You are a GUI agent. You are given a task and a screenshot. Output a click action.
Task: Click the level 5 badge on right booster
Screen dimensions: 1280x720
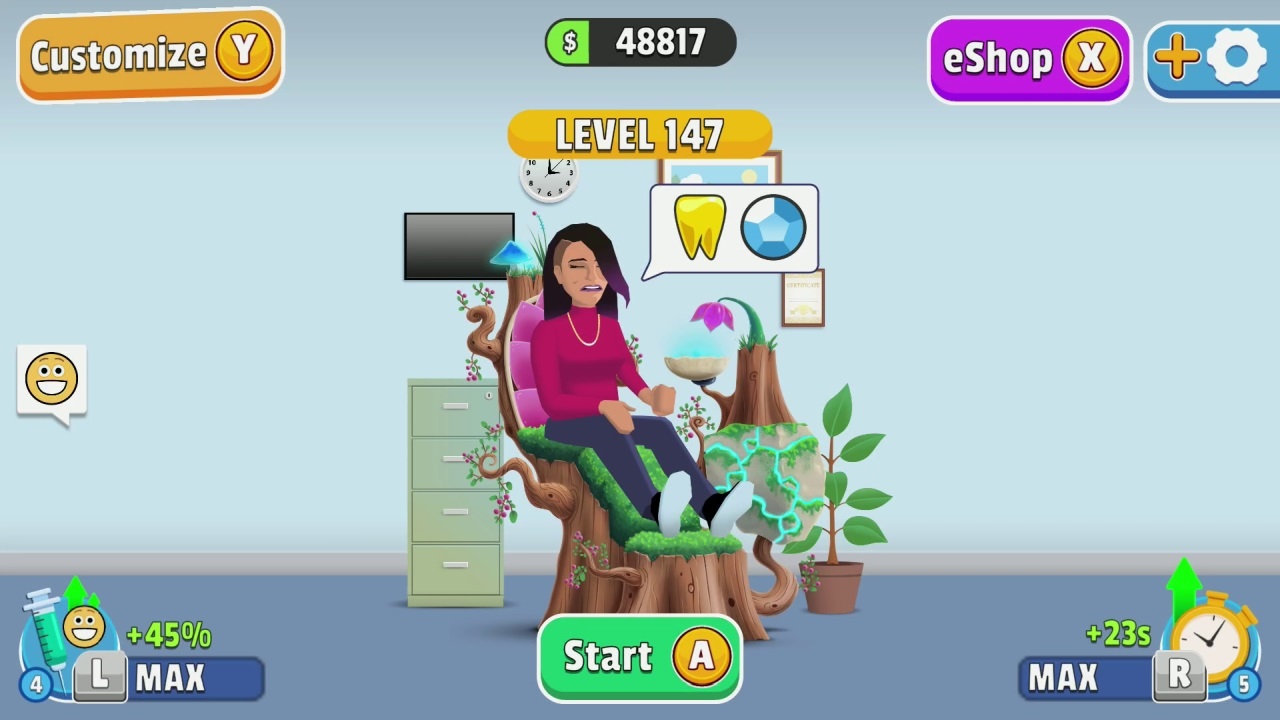[1244, 684]
